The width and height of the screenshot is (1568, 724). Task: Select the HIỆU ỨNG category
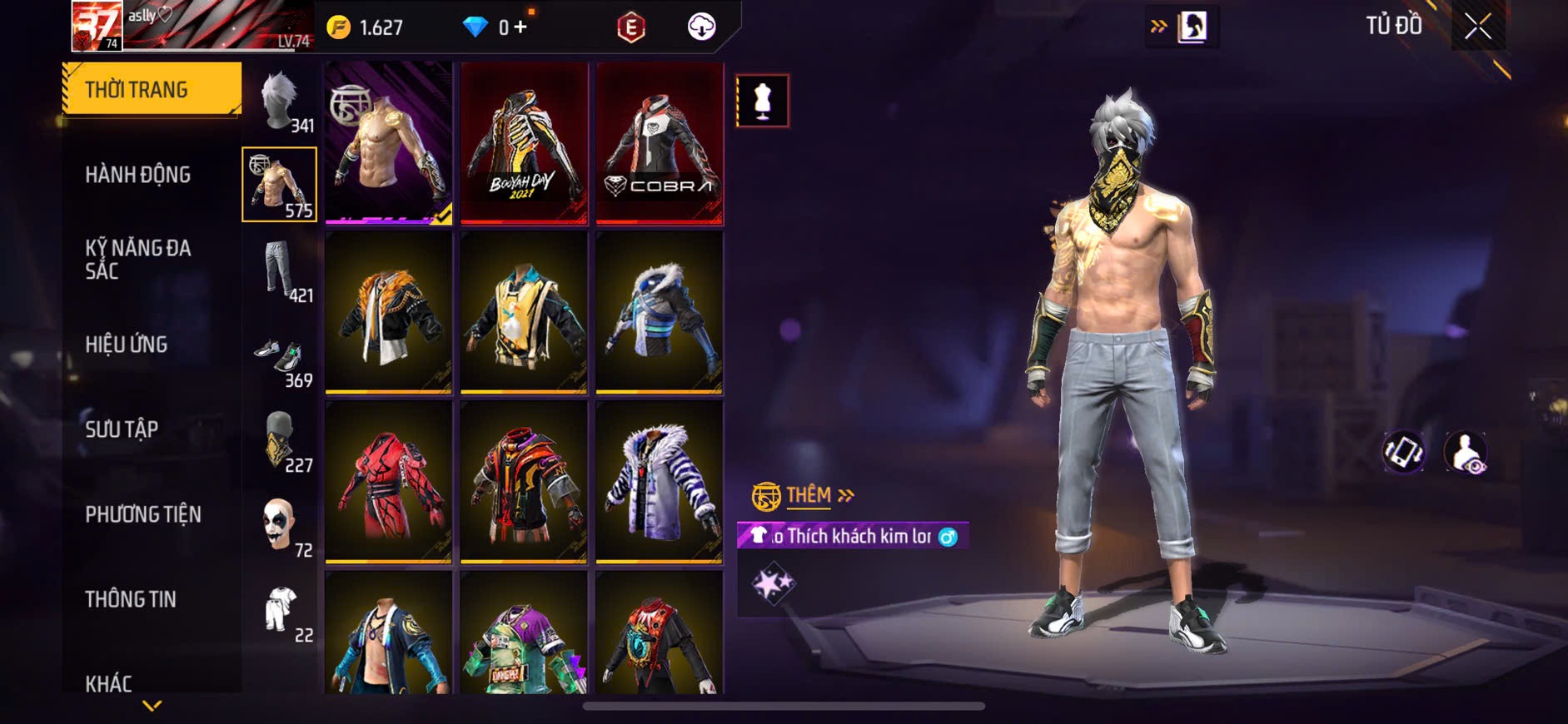(x=127, y=345)
